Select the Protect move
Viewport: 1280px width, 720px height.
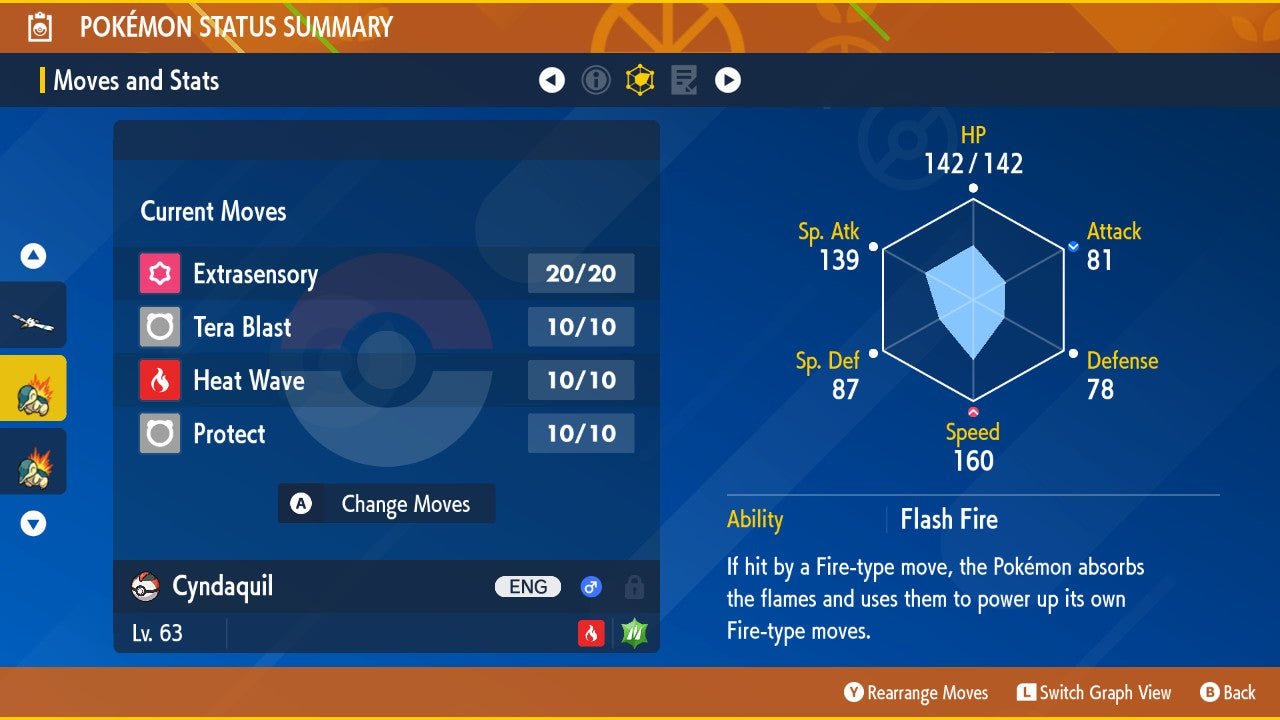(386, 434)
